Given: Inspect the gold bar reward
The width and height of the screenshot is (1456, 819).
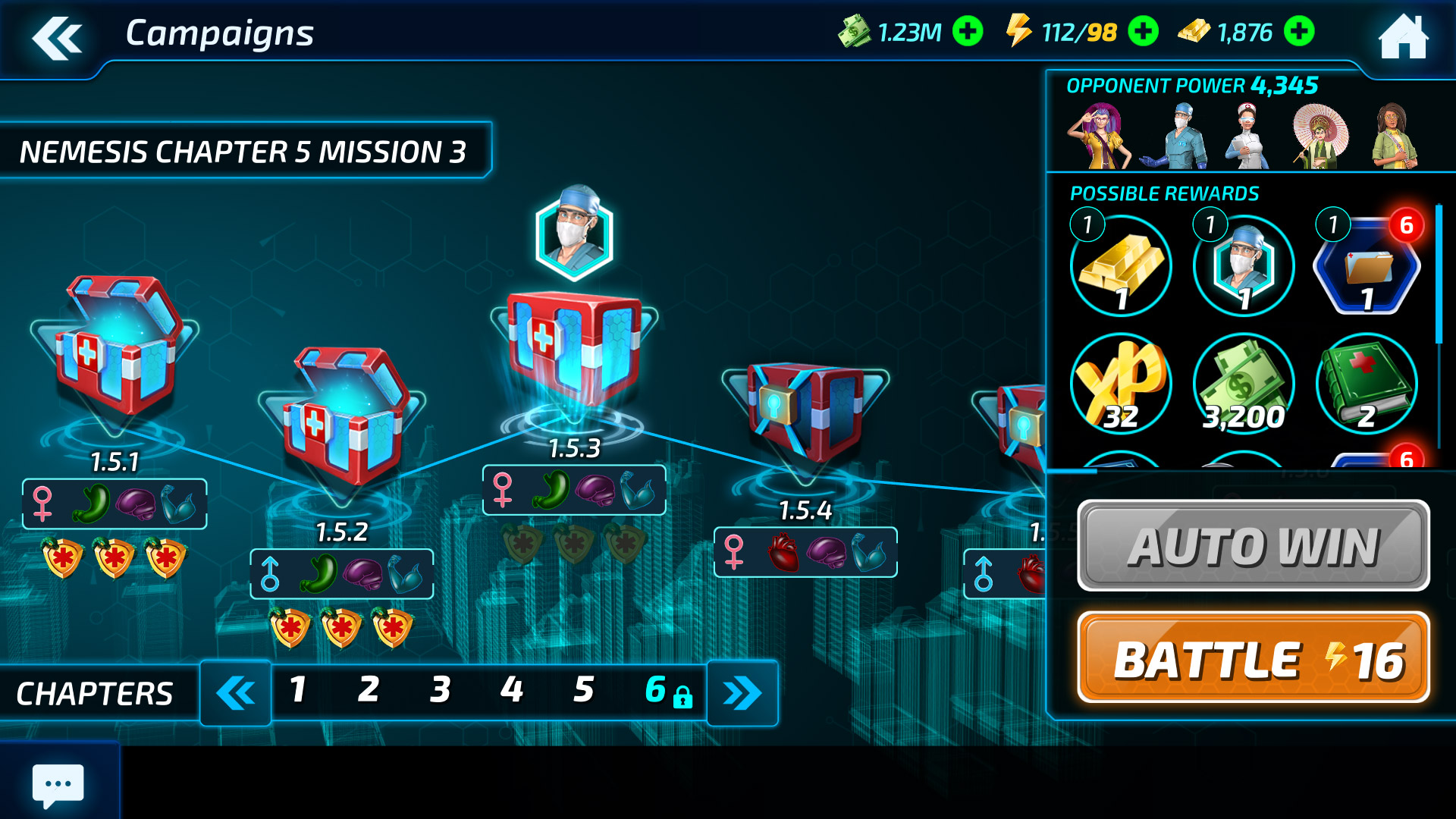Looking at the screenshot, I should pos(1121,266).
